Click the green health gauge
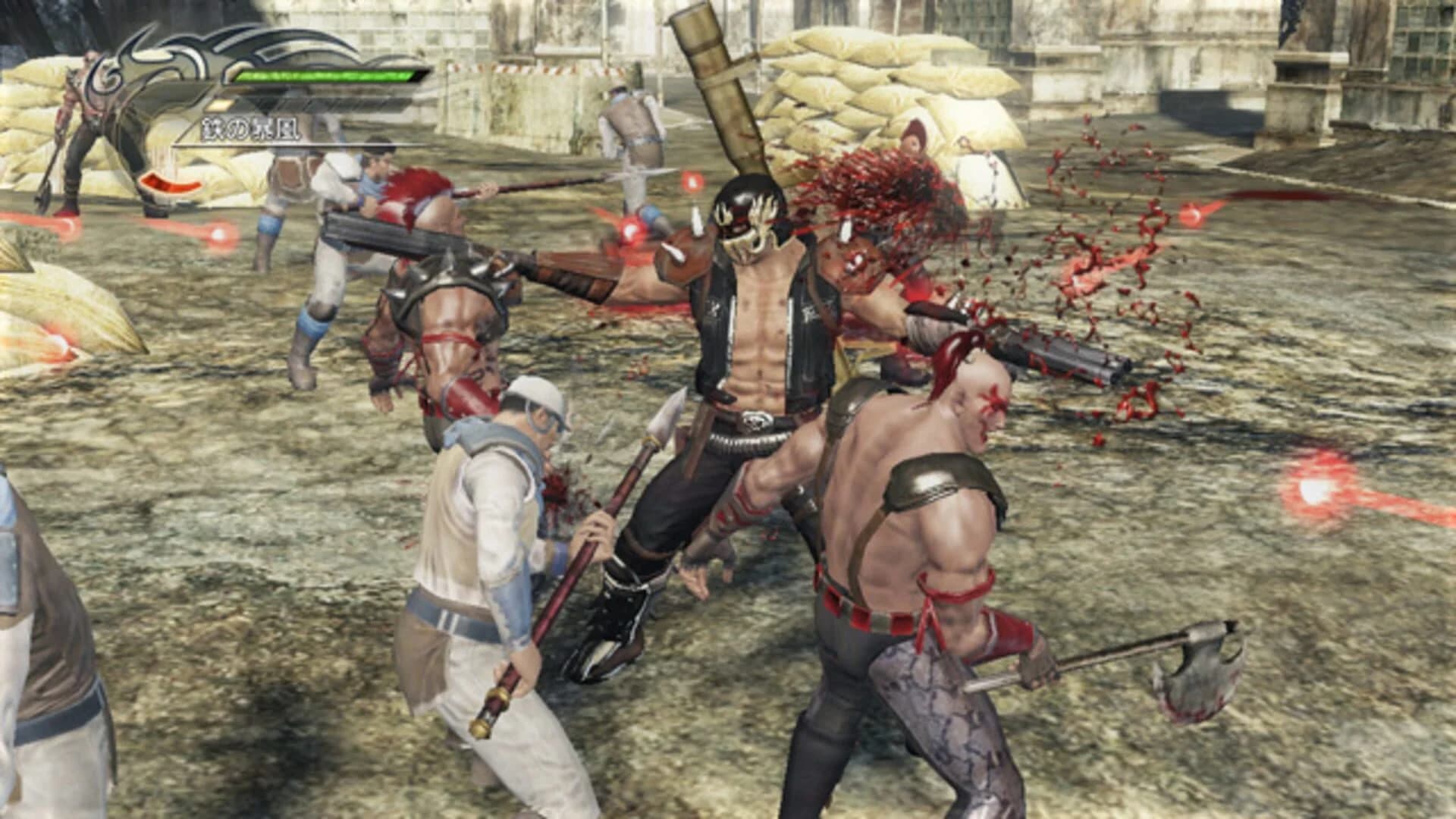Viewport: 1456px width, 819px height. point(326,76)
